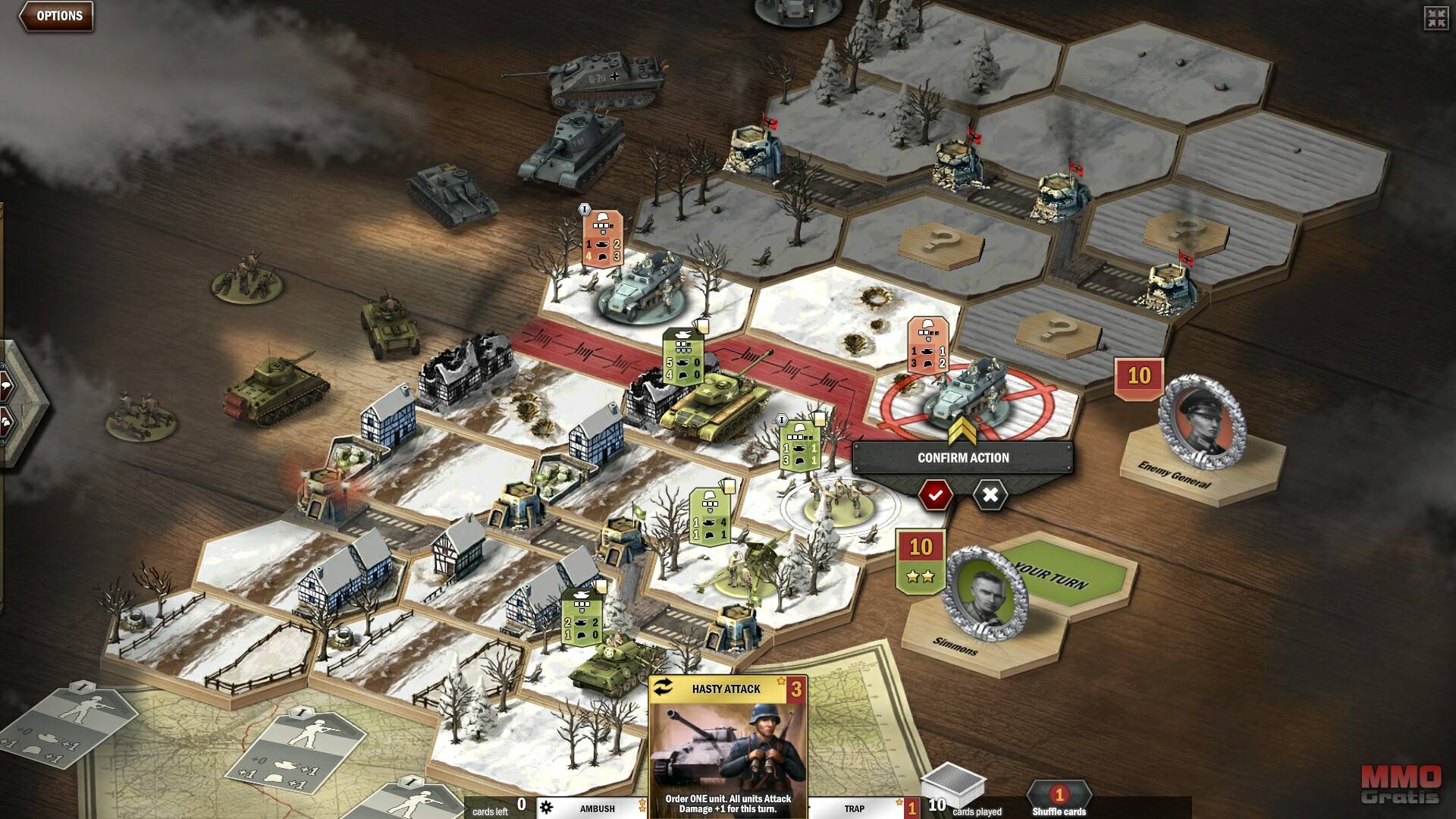This screenshot has width=1456, height=819.
Task: Open the Options menu
Action: [x=58, y=16]
